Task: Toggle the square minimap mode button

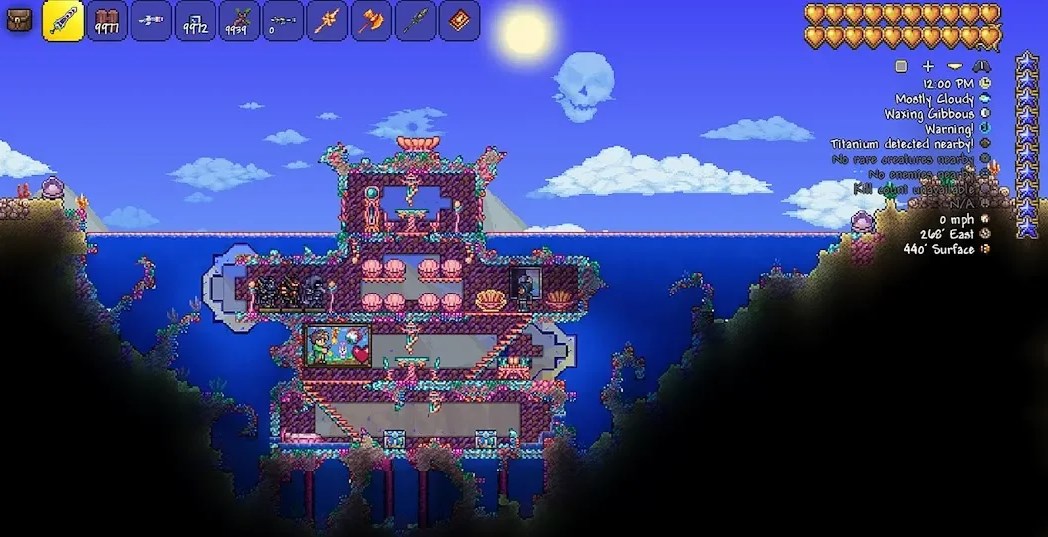Action: (x=901, y=66)
